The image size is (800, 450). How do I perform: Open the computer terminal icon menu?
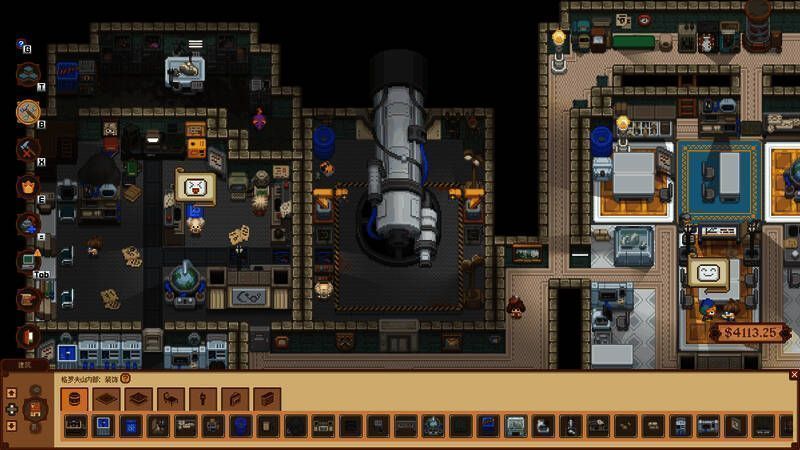point(27,261)
